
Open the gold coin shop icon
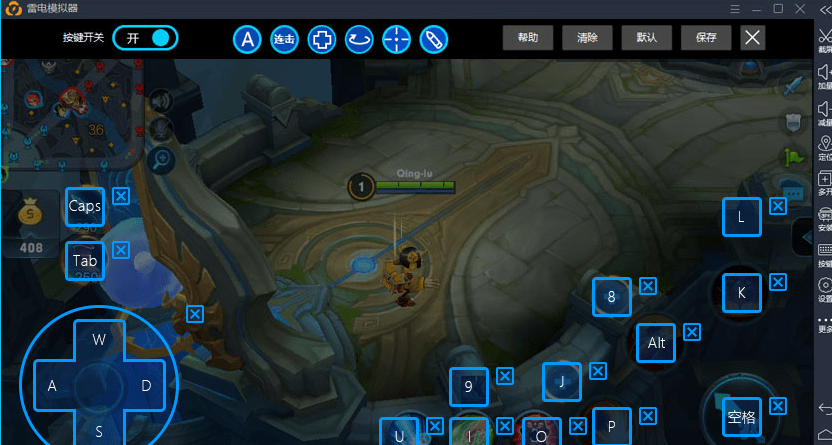click(31, 216)
